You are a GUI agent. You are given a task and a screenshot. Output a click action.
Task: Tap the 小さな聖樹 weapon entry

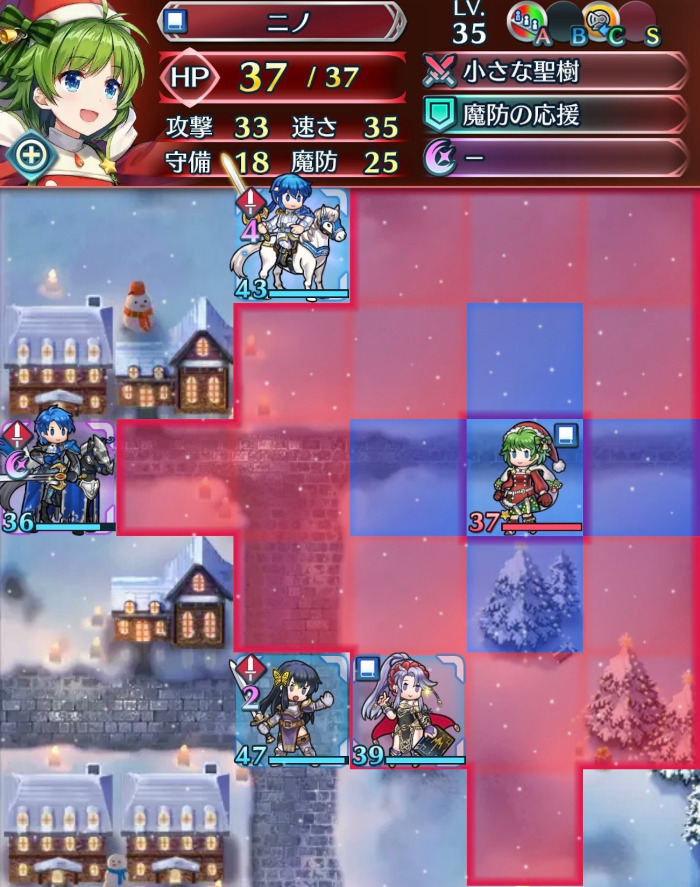click(x=555, y=72)
